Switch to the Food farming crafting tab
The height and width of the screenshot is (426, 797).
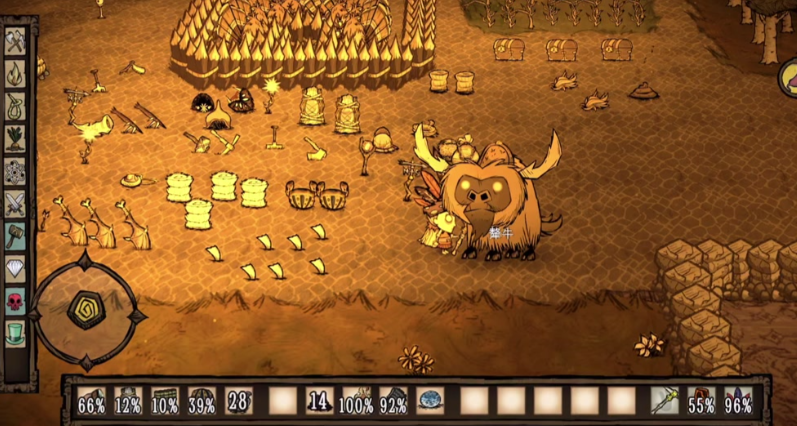pos(16,138)
